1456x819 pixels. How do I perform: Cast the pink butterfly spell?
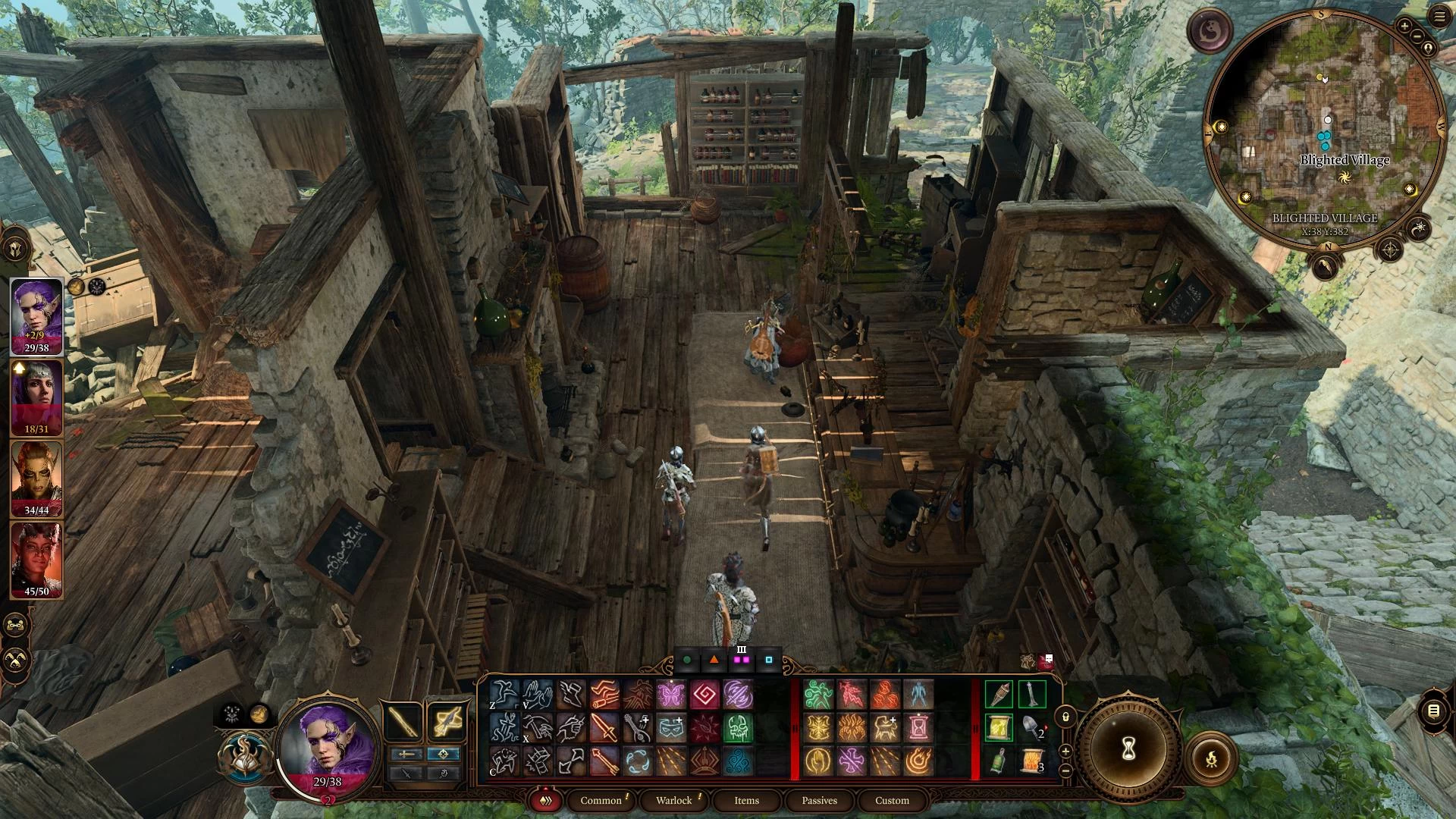671,695
